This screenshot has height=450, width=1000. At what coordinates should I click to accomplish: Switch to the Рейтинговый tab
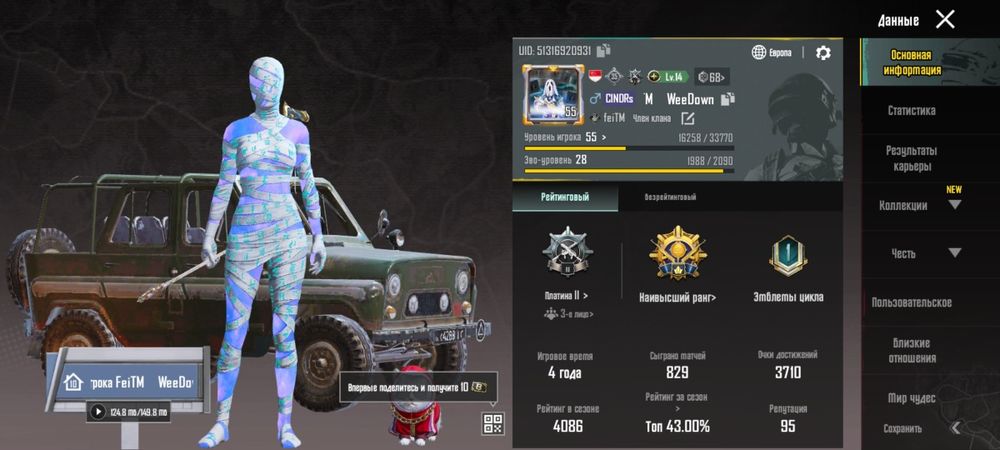565,198
